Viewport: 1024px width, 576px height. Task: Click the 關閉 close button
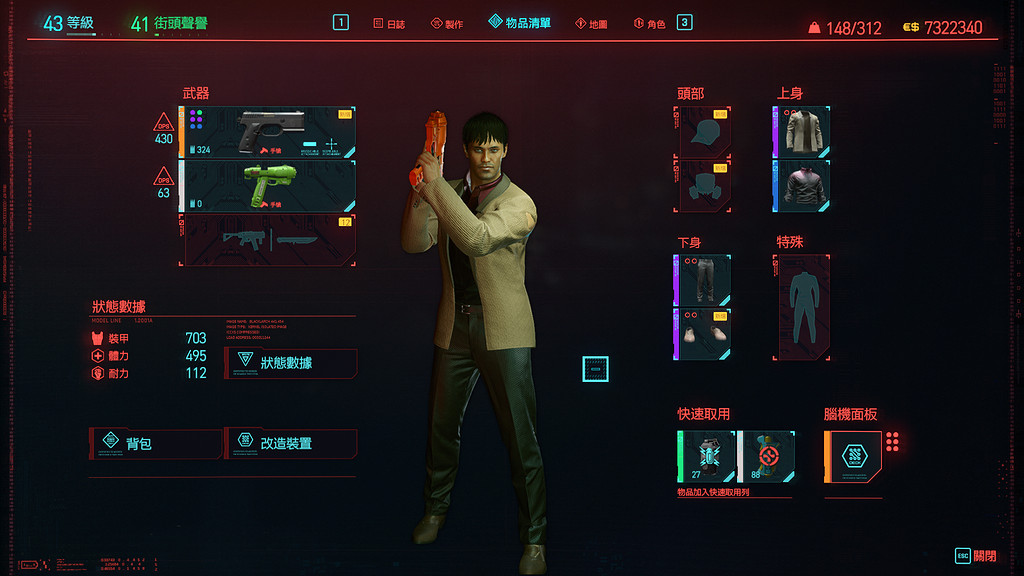click(975, 556)
